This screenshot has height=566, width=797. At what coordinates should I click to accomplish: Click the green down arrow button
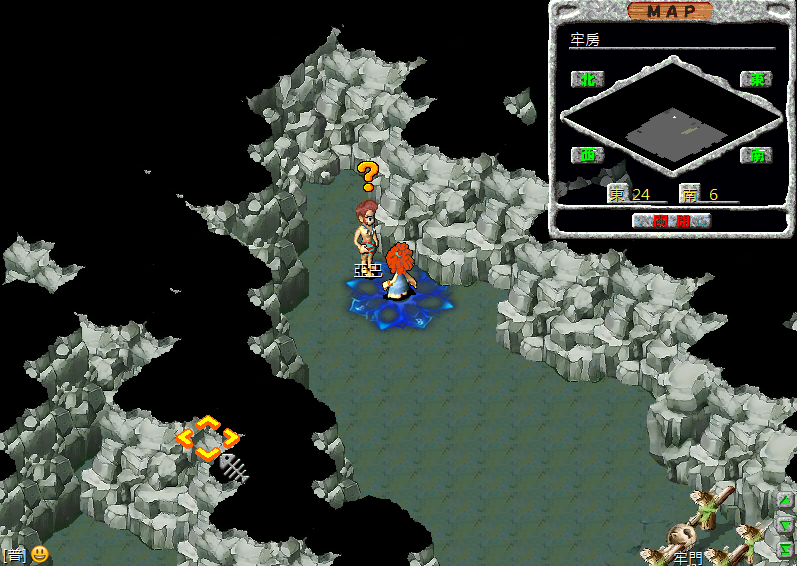pyautogui.click(x=786, y=524)
